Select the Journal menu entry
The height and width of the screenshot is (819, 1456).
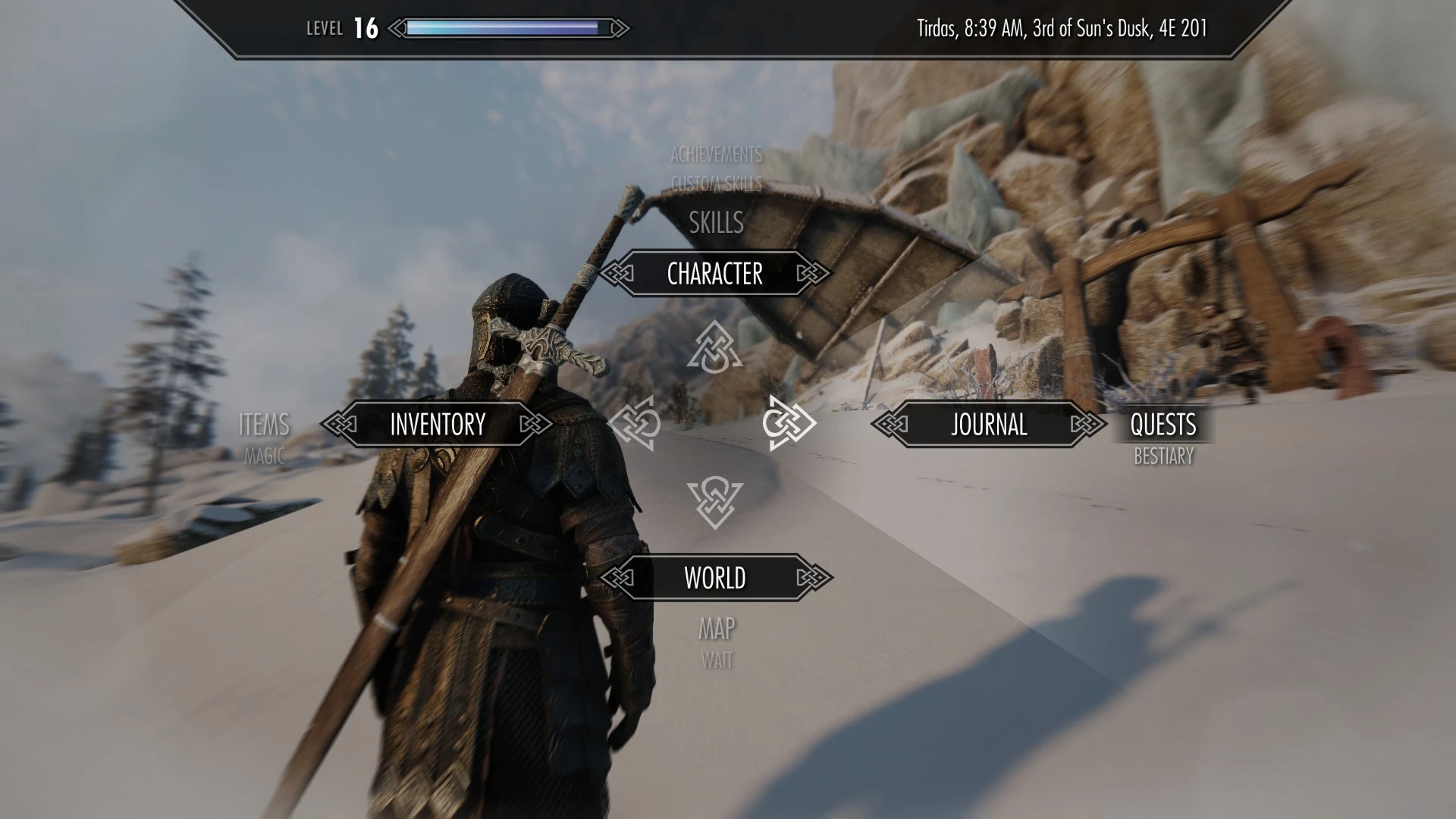tap(989, 424)
